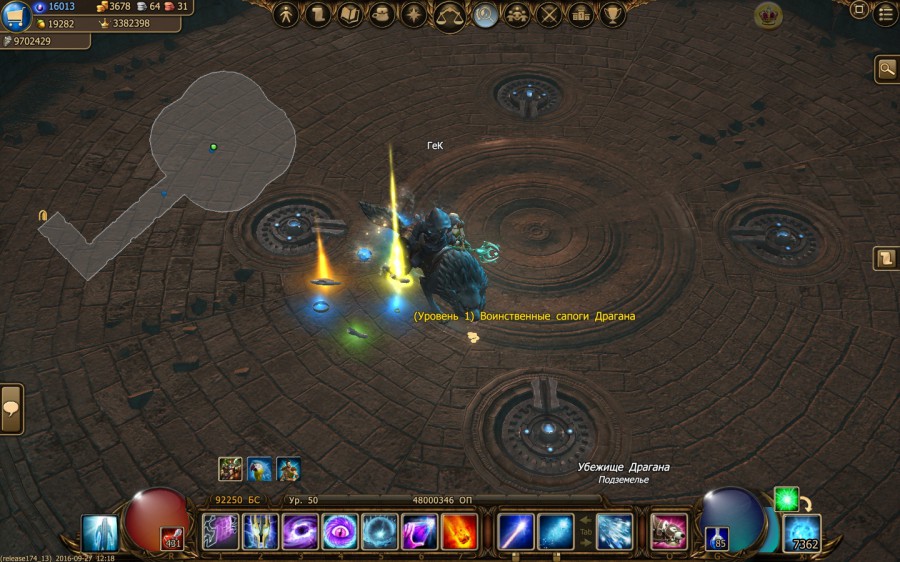Open the character figure menu
This screenshot has height=562, width=900.
(286, 15)
